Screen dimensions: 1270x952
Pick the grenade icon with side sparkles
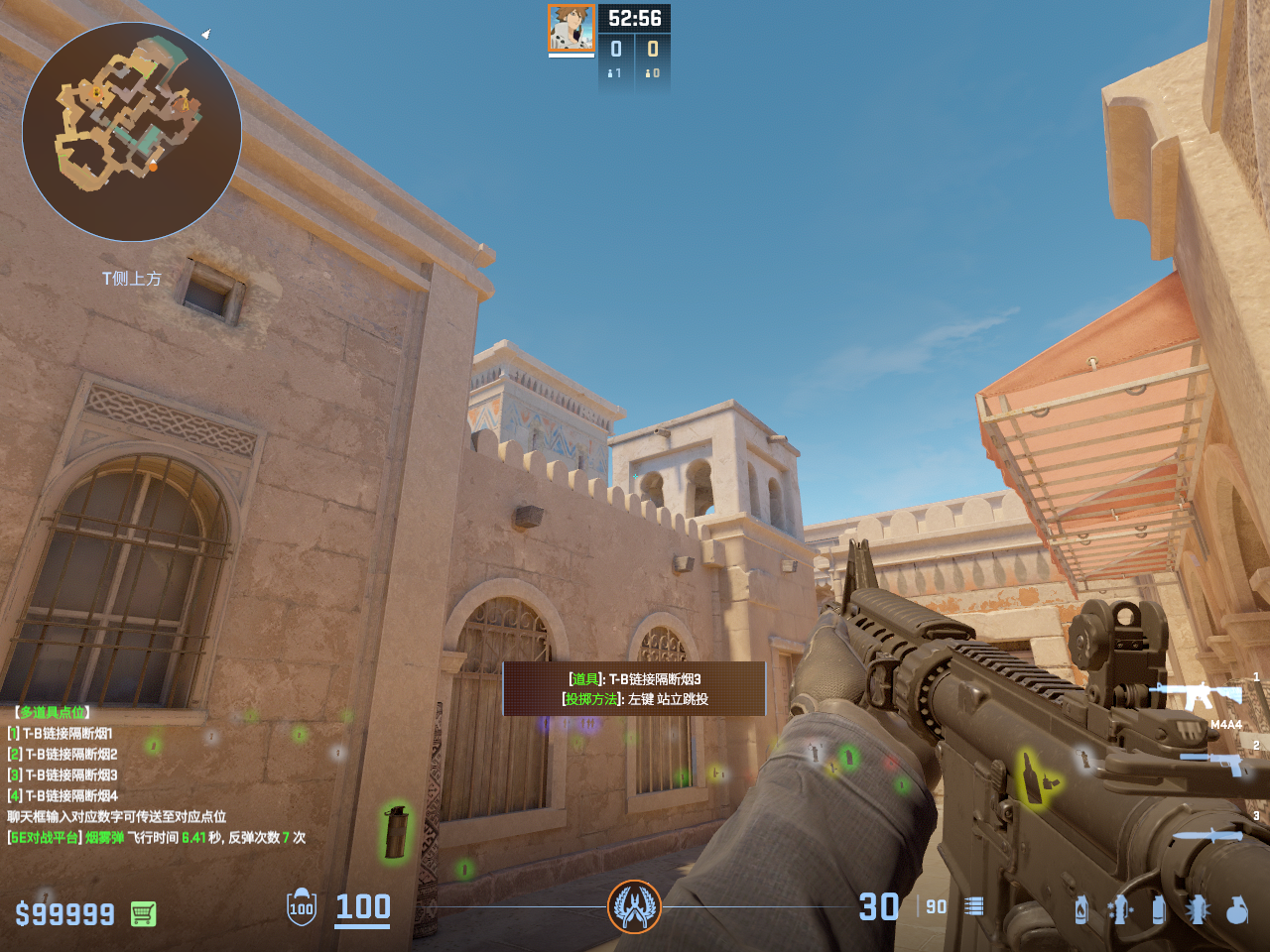pyautogui.click(x=1120, y=908)
